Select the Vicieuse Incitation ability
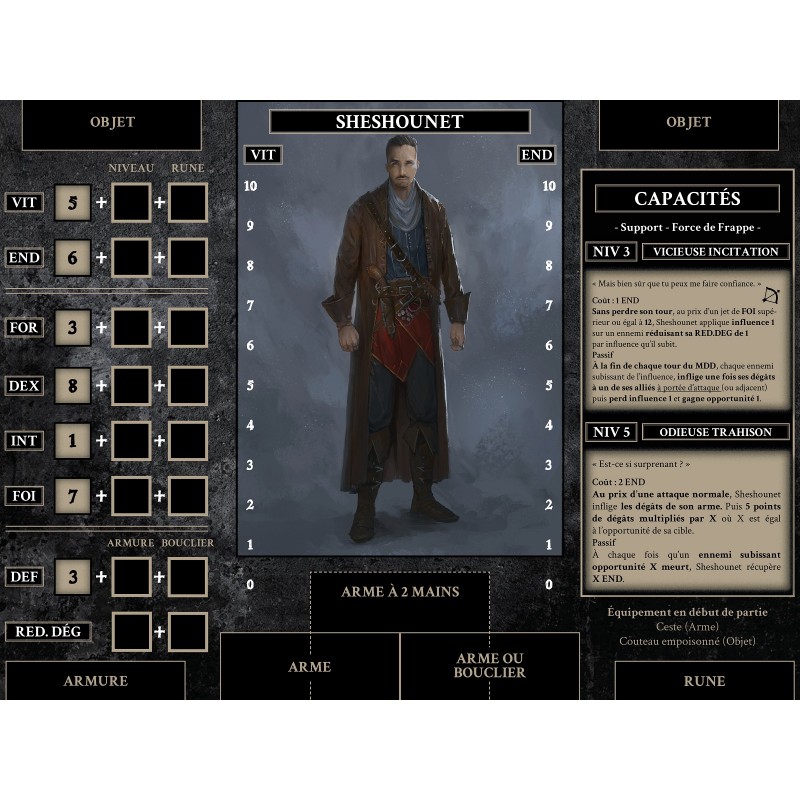This screenshot has width=800, height=800. point(716,252)
